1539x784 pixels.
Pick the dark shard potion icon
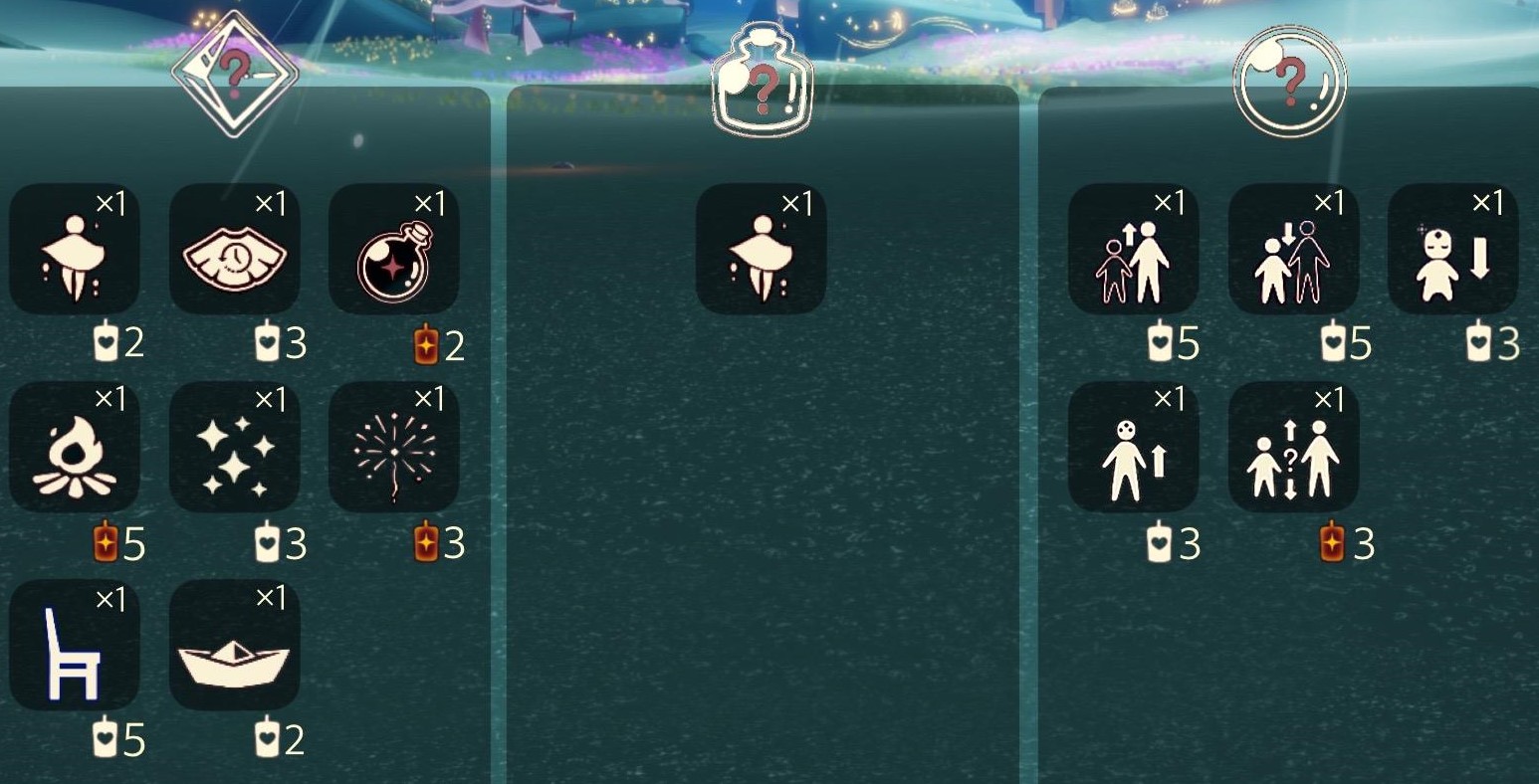pyautogui.click(x=394, y=249)
